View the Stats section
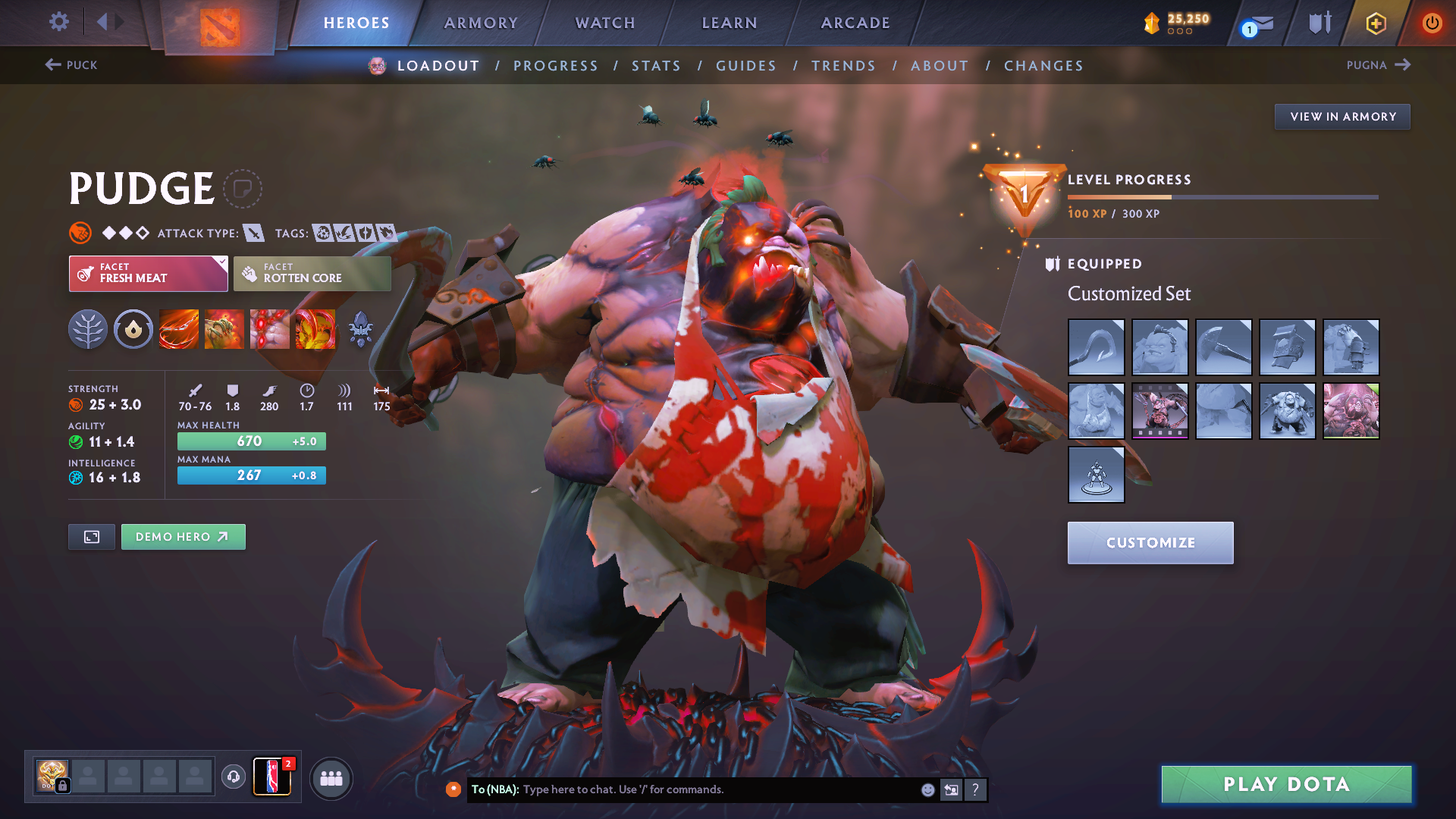The image size is (1456, 819). click(657, 66)
